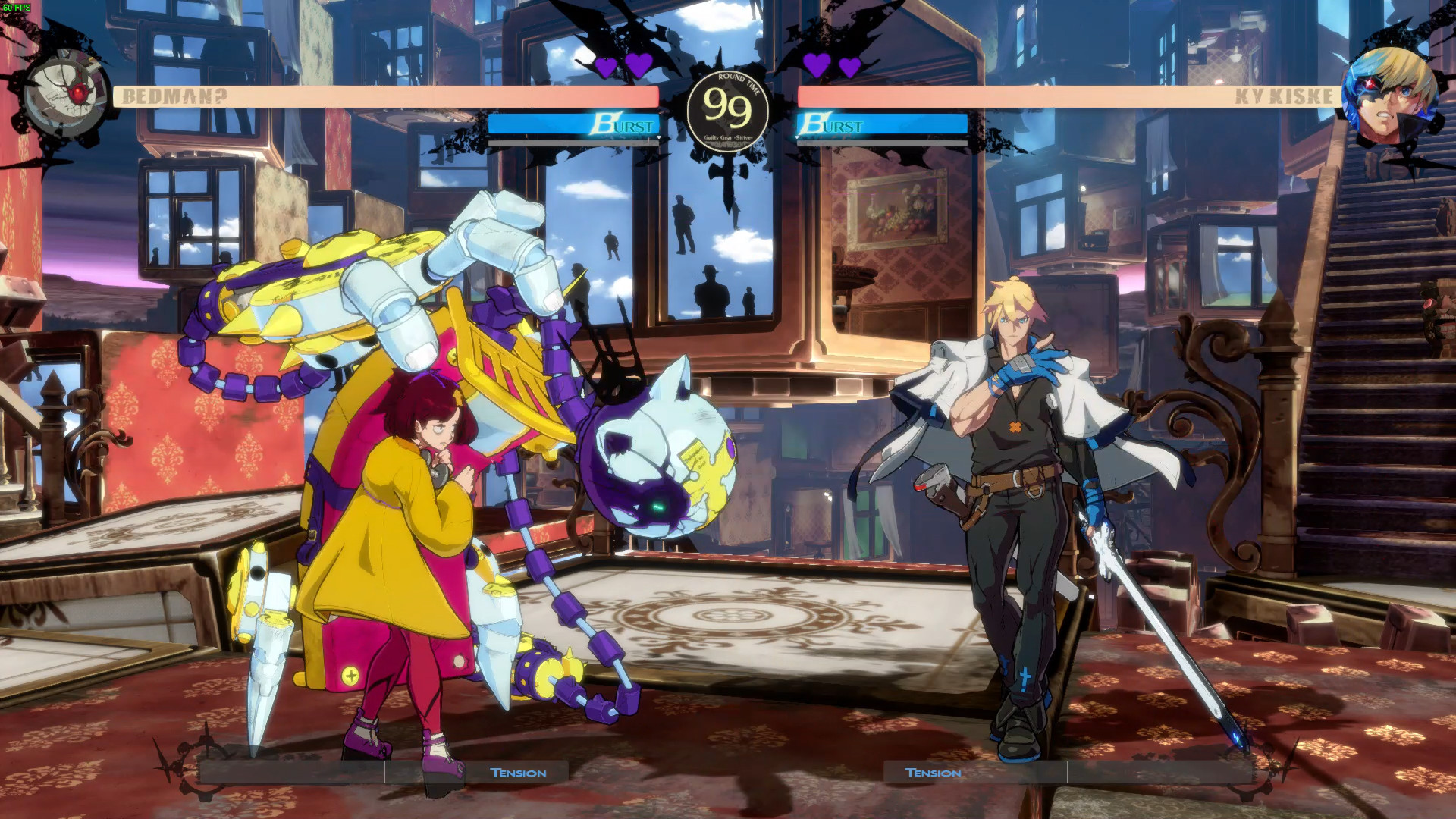Screen dimensions: 1456x819
Task: Click the right Tension label
Action: point(934,773)
